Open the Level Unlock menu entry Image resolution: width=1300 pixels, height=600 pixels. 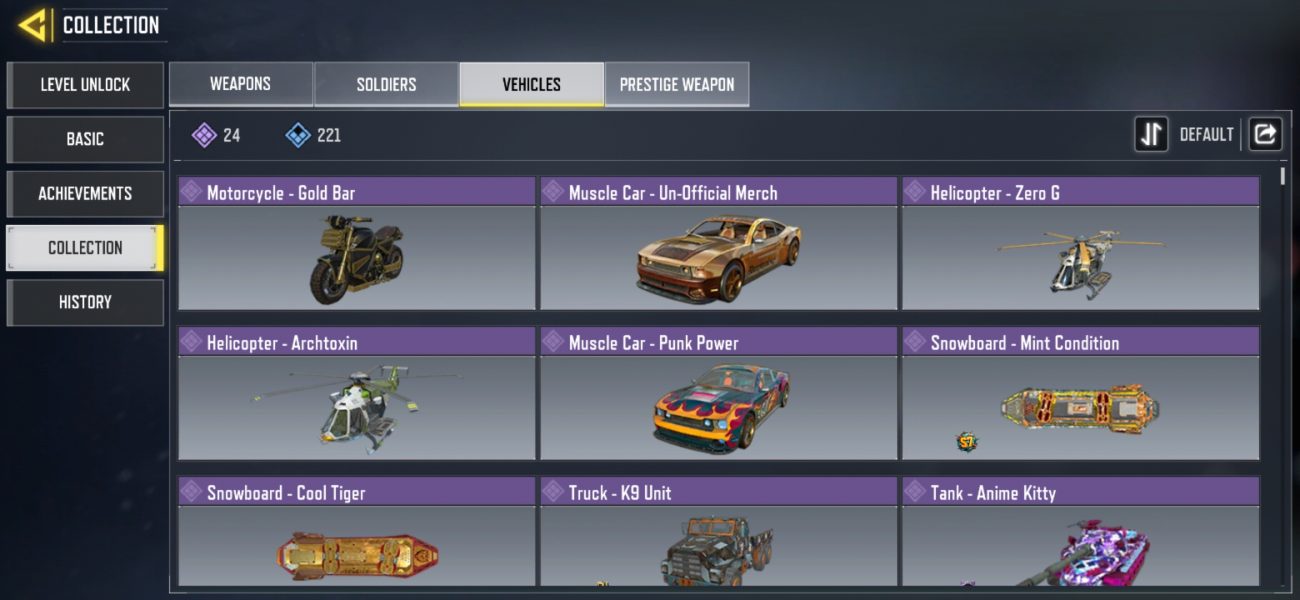point(85,85)
